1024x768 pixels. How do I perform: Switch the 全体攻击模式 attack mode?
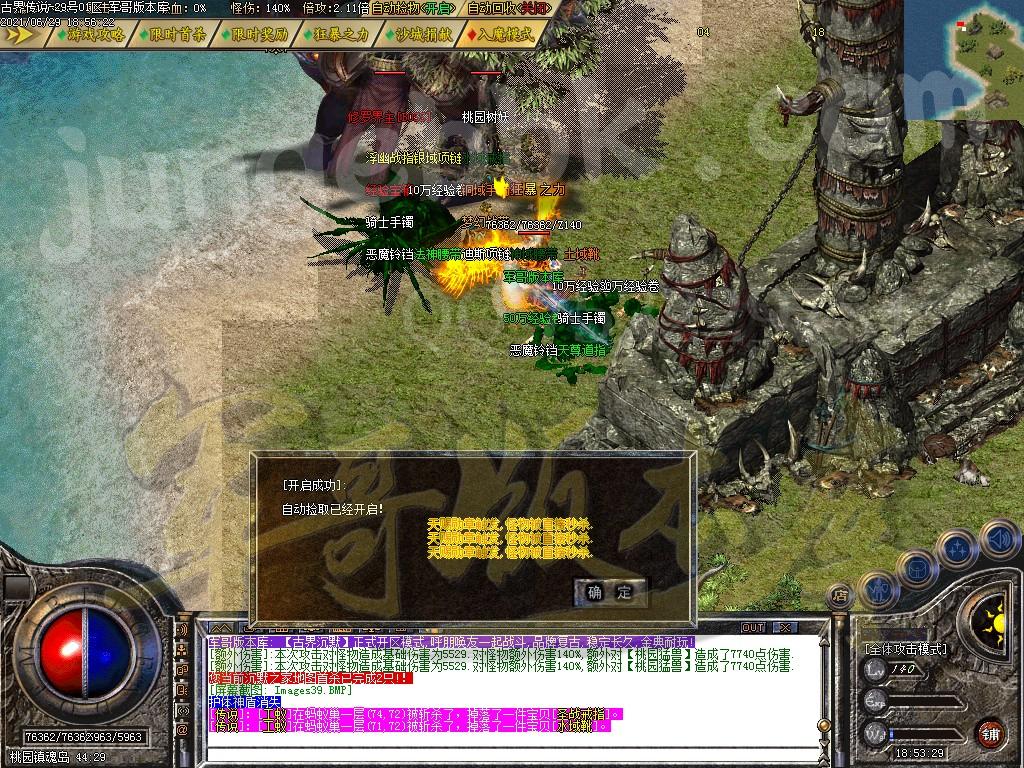coord(906,649)
